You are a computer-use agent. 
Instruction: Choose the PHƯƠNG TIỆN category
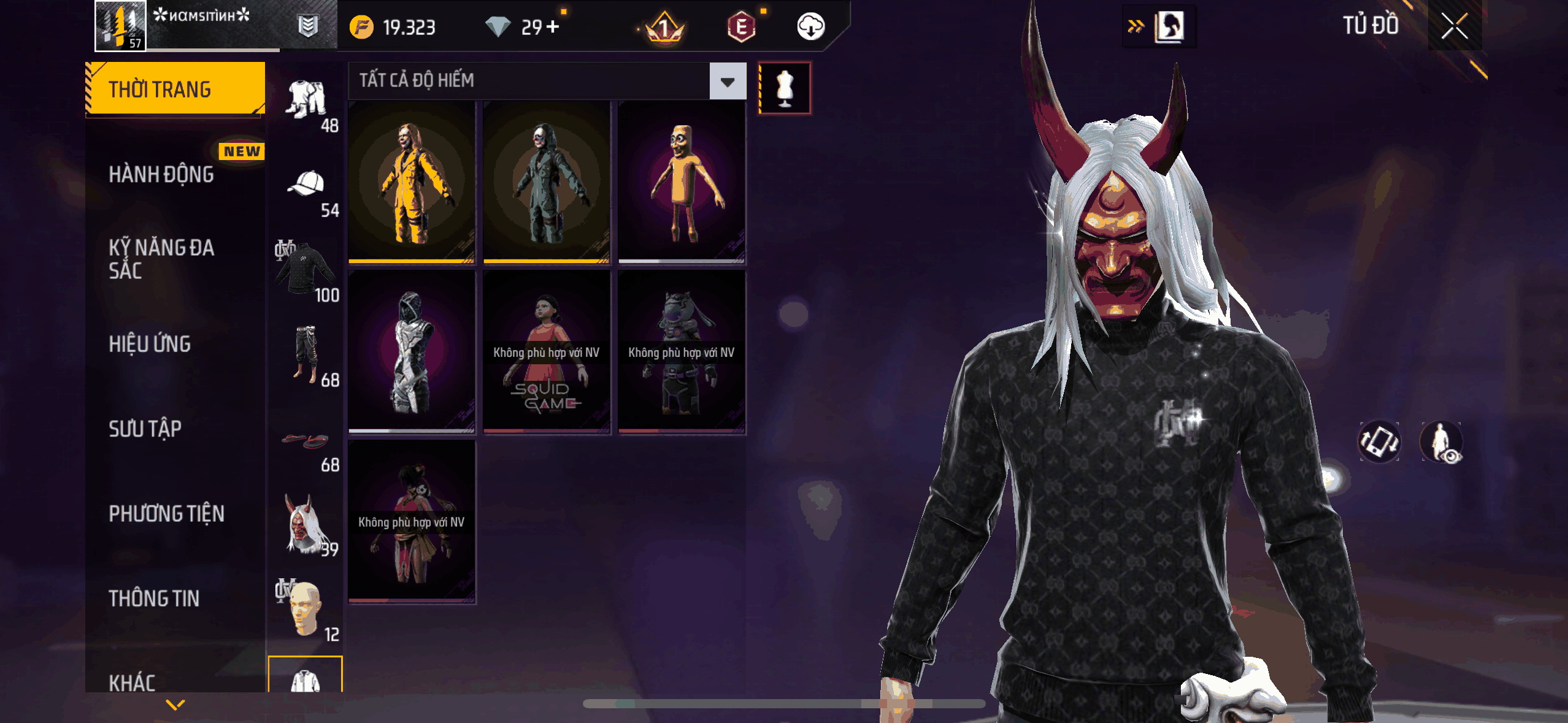166,514
